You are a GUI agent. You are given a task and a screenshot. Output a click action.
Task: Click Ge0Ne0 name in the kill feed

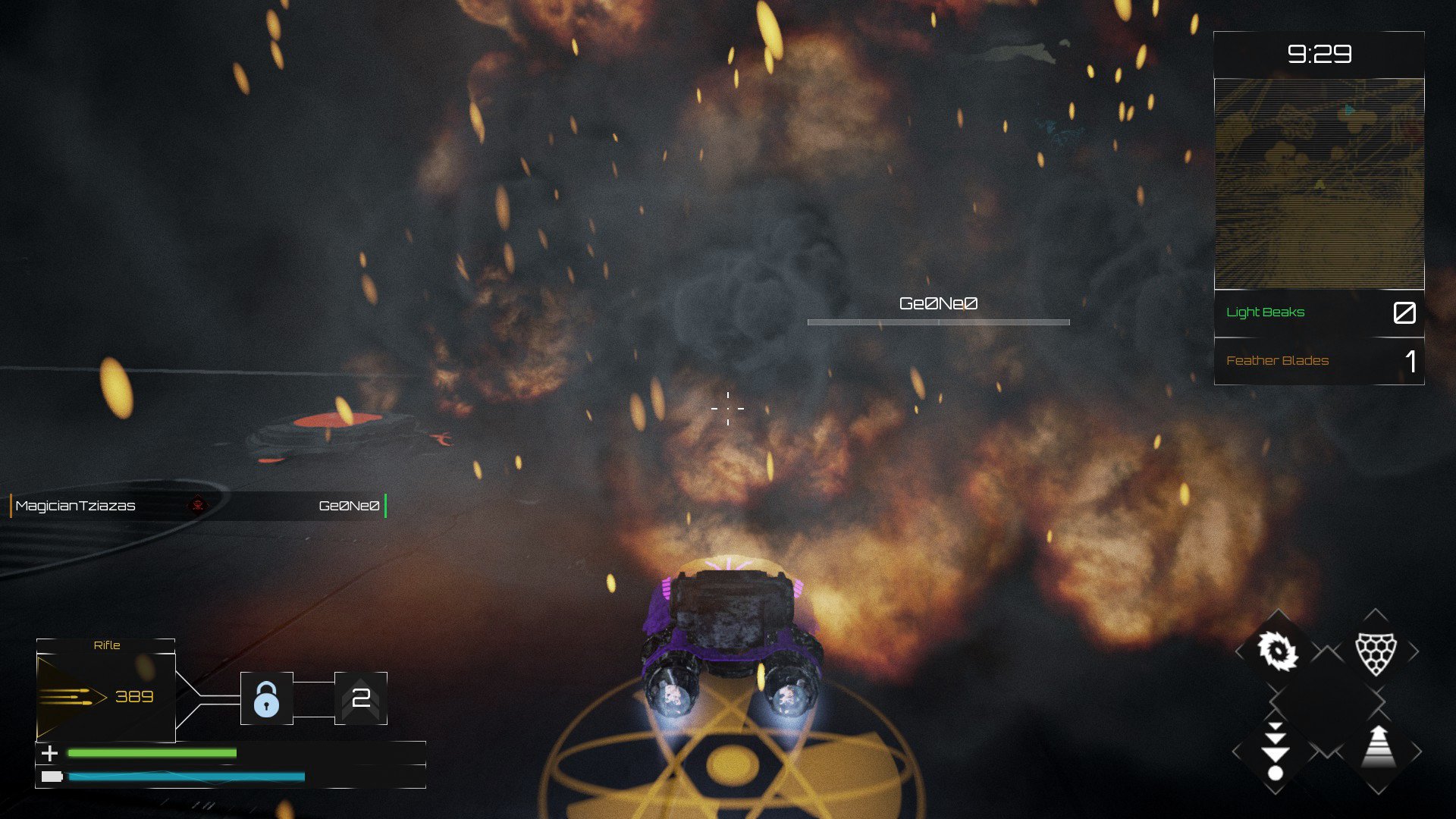click(348, 505)
